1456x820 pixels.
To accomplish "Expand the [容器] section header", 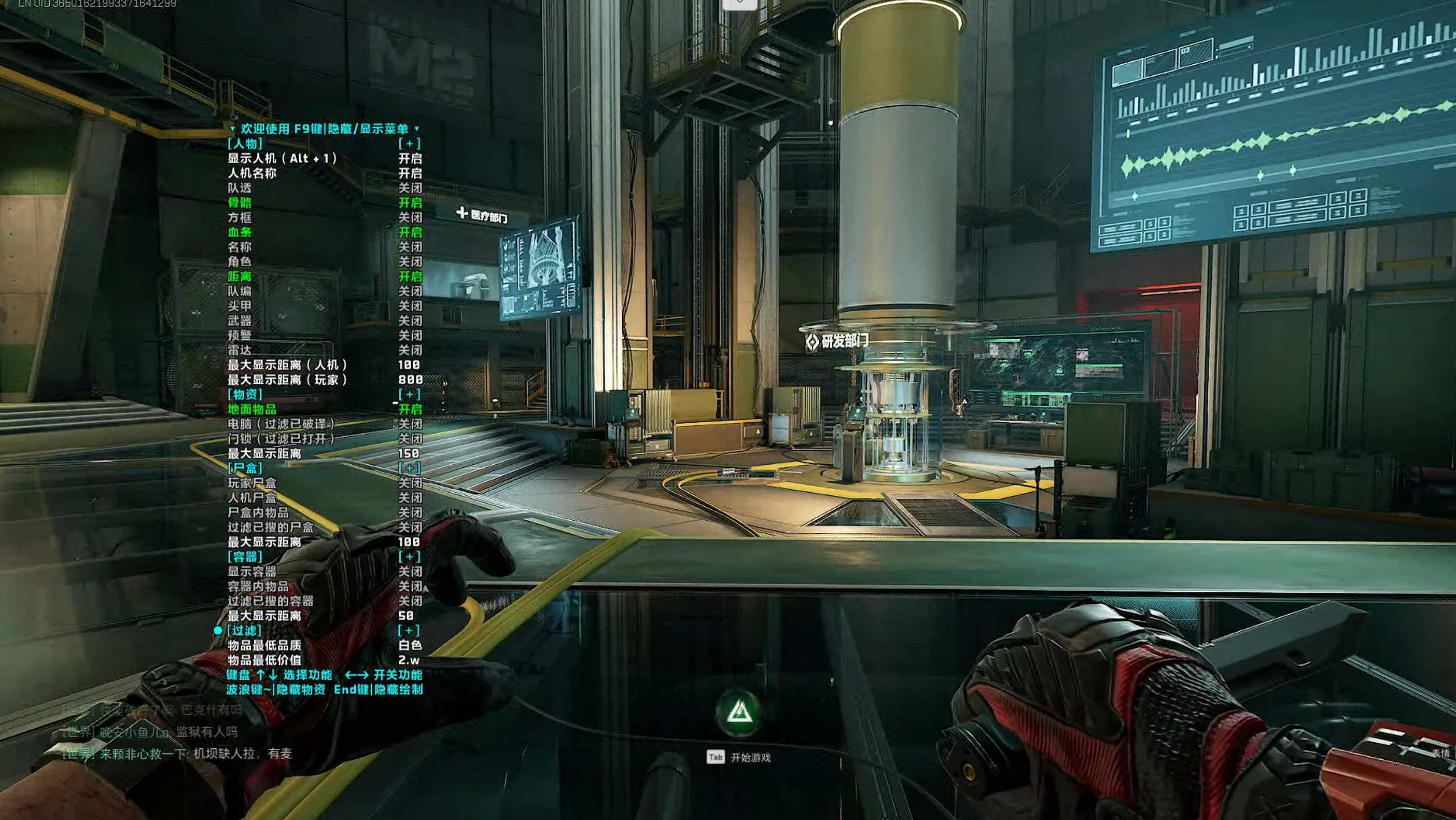I will coord(245,557).
